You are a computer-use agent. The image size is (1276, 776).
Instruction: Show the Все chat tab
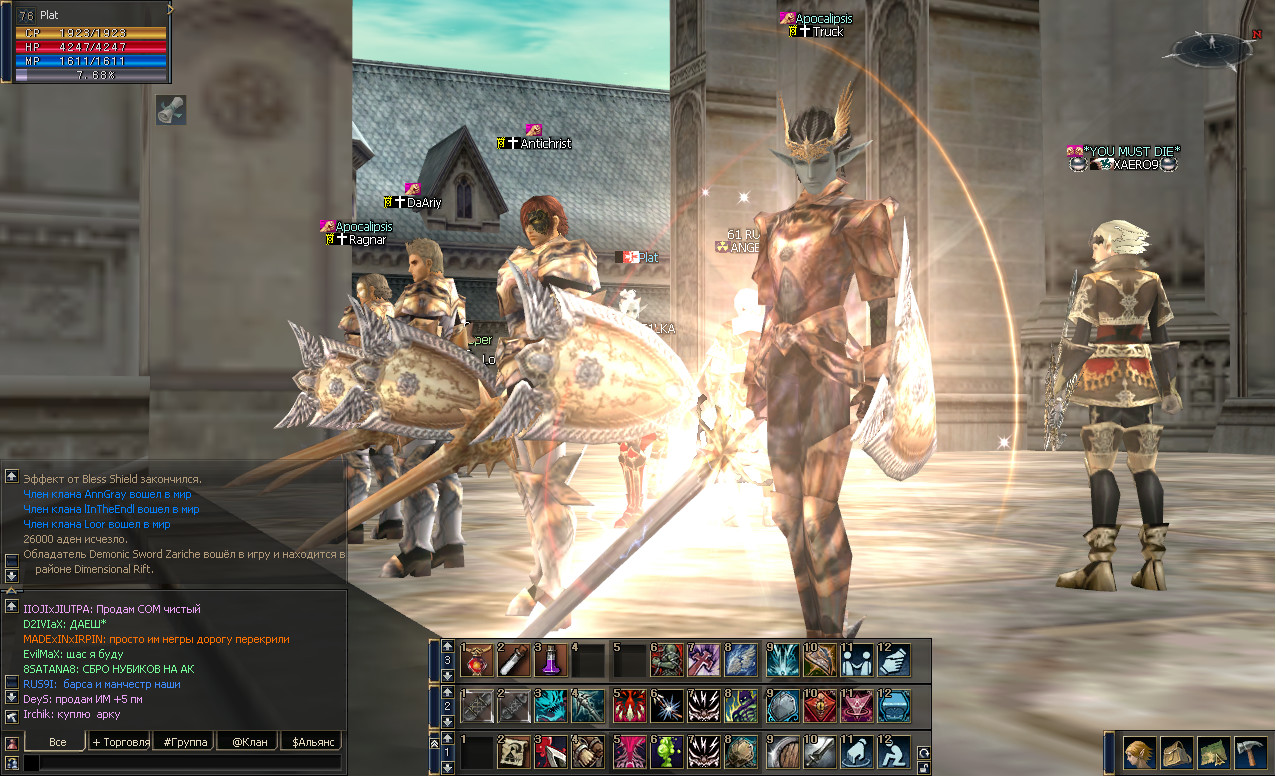[57, 742]
